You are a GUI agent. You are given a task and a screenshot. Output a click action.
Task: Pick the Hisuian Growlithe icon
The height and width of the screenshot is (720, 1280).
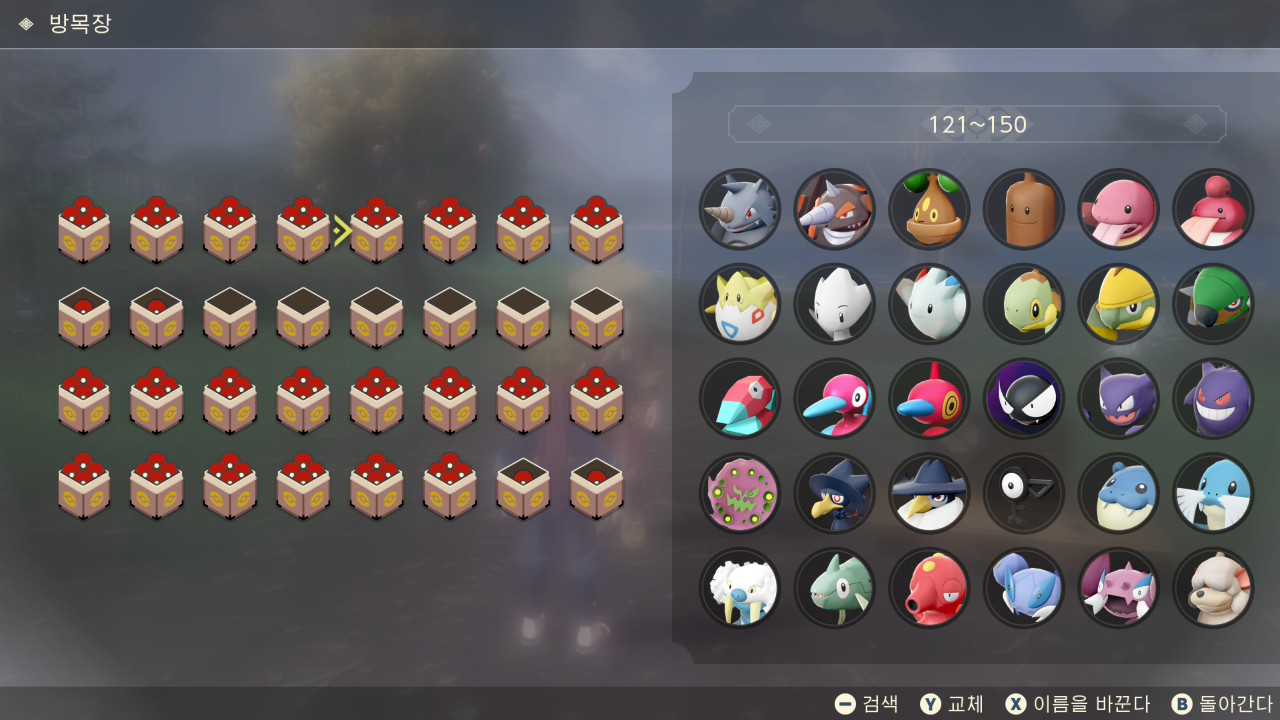tap(1213, 588)
